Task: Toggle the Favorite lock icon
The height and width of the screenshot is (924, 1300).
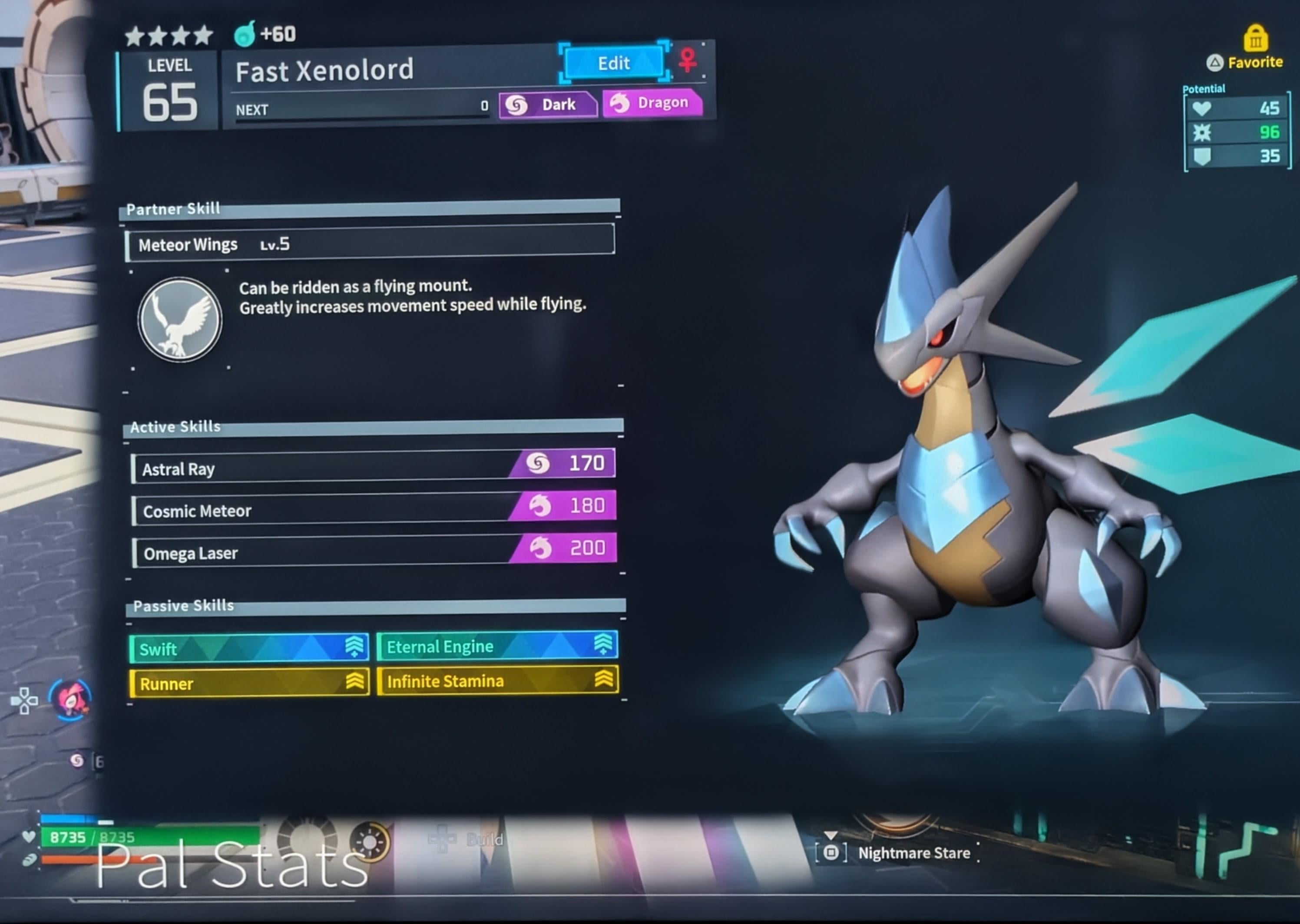Action: (x=1255, y=39)
